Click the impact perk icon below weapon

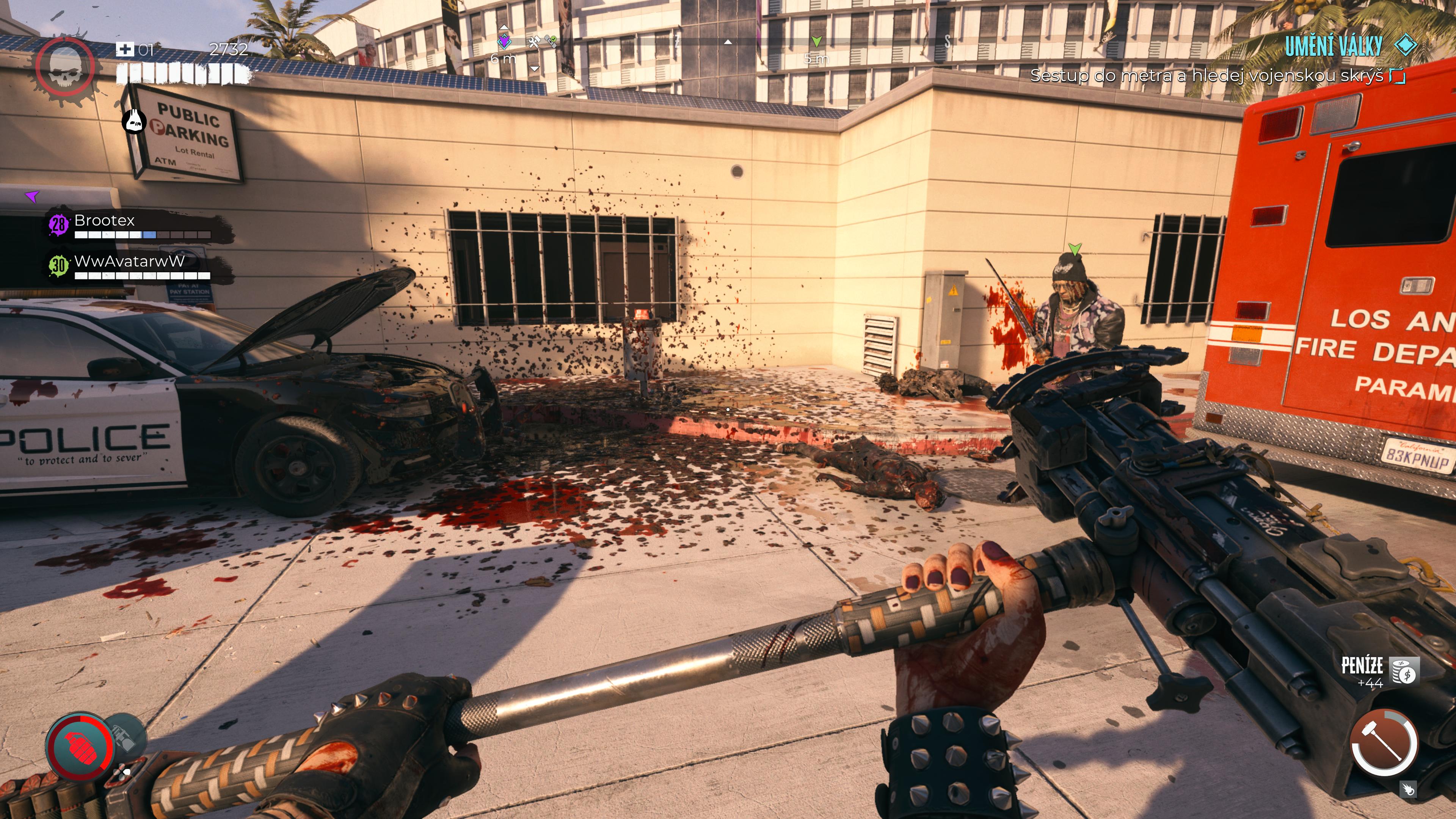coord(1409,789)
